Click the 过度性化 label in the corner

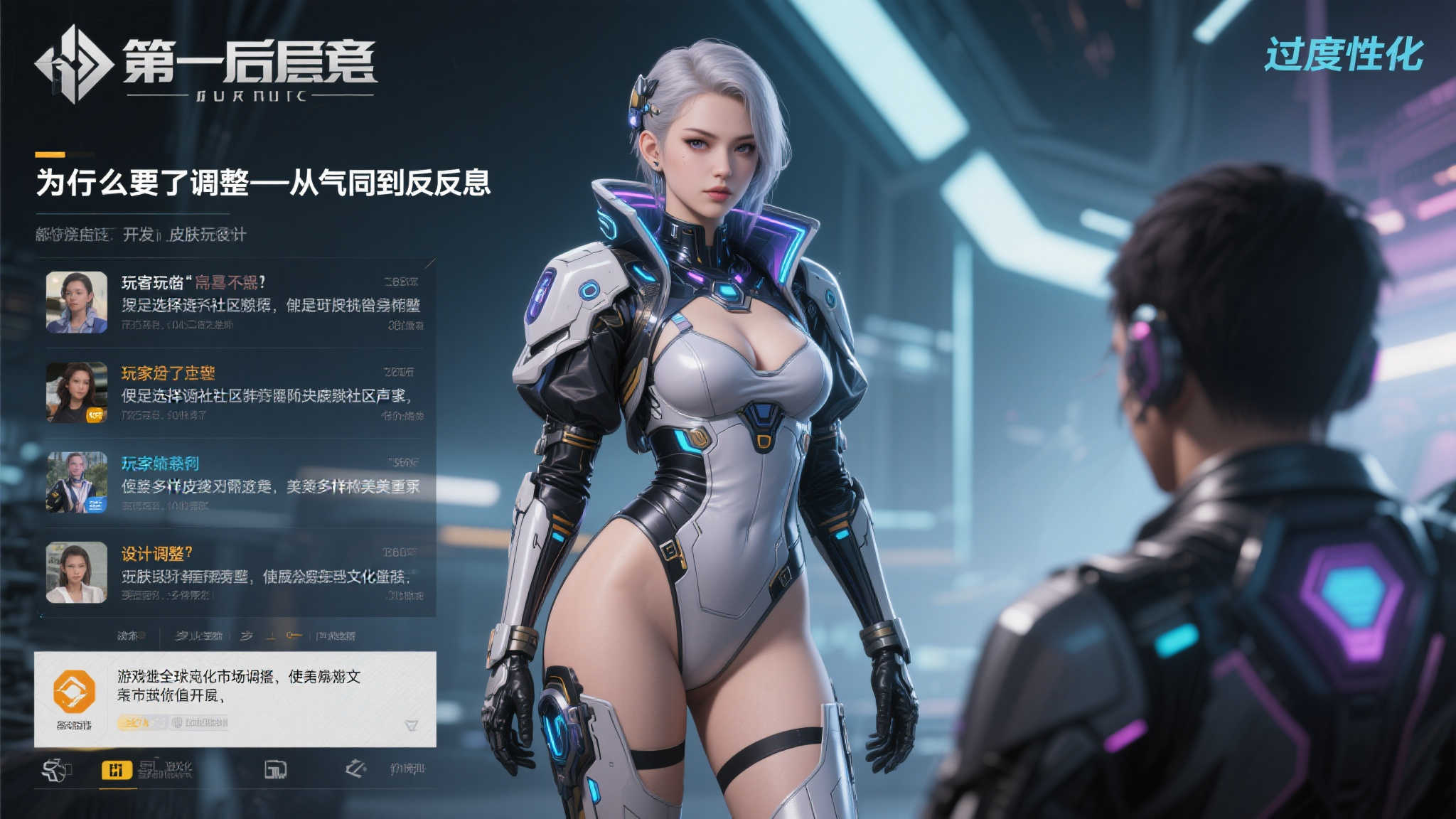(1344, 54)
